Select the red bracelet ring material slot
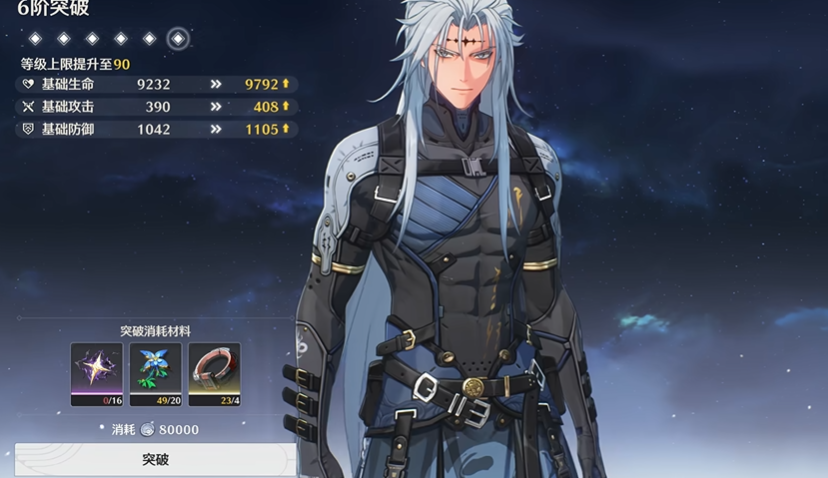The height and width of the screenshot is (478, 828). coord(214,373)
